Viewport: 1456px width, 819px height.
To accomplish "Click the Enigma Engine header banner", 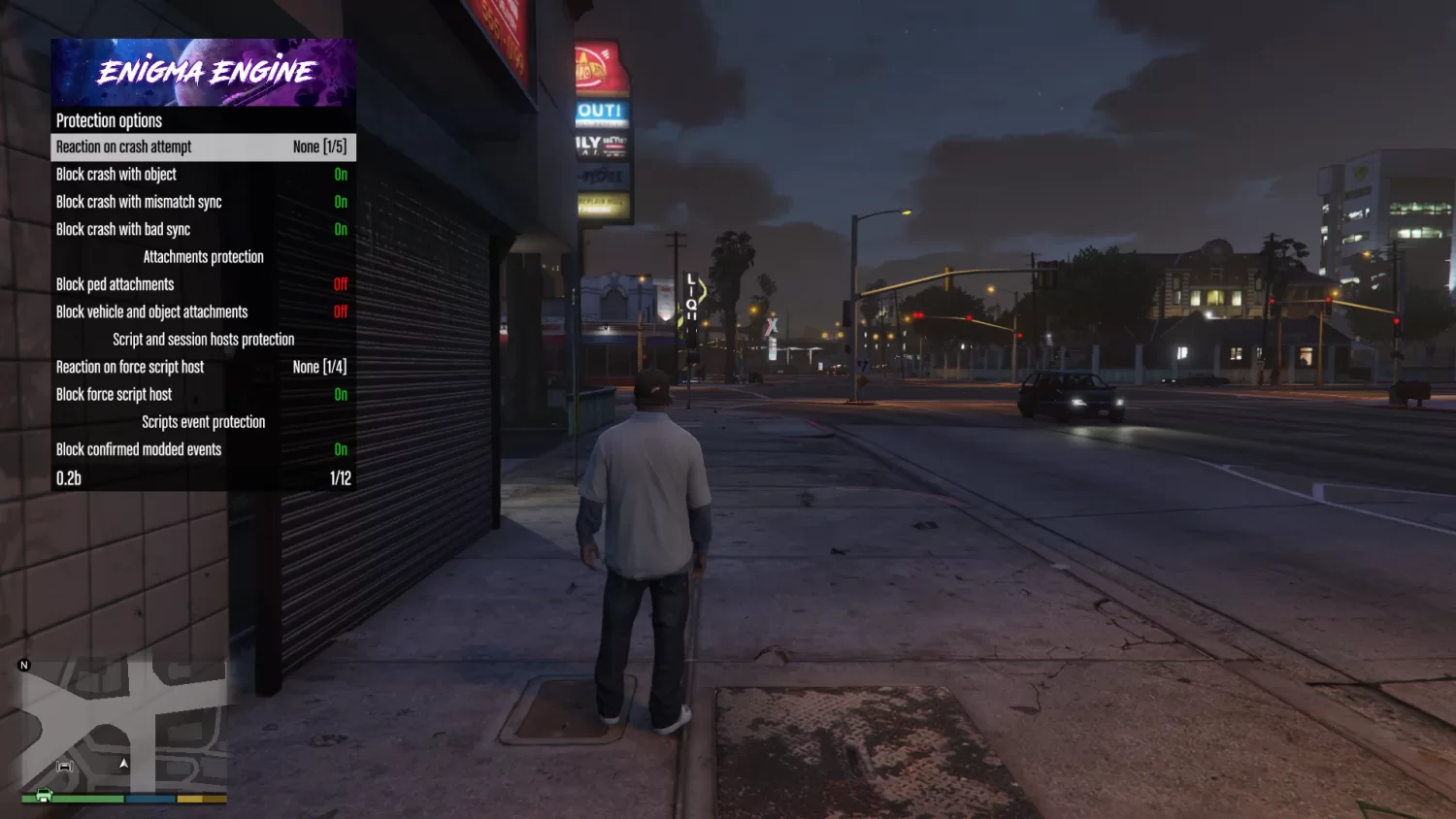I will coord(203,72).
